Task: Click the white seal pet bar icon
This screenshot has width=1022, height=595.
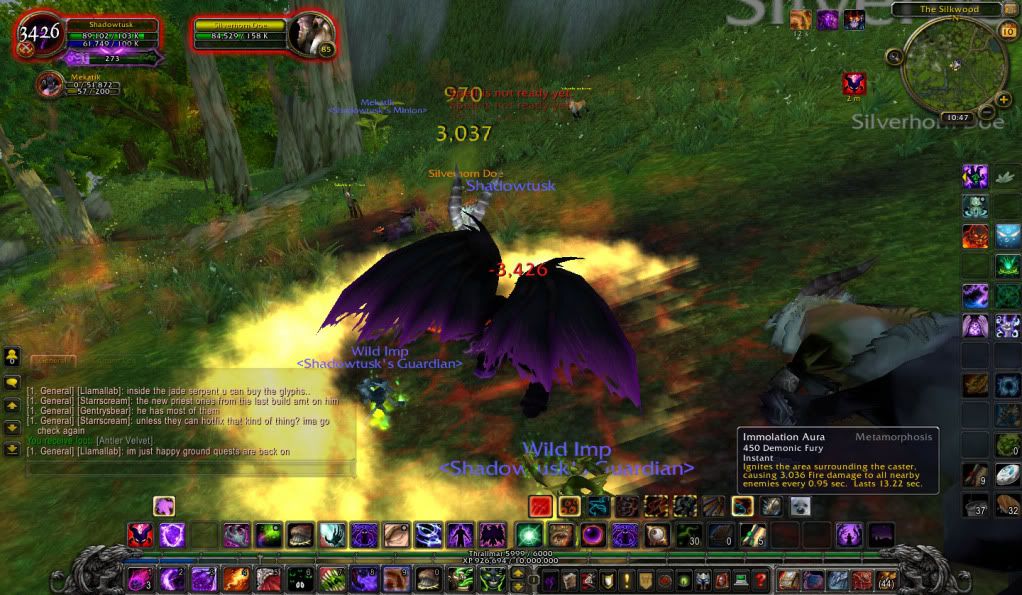Action: (x=799, y=506)
